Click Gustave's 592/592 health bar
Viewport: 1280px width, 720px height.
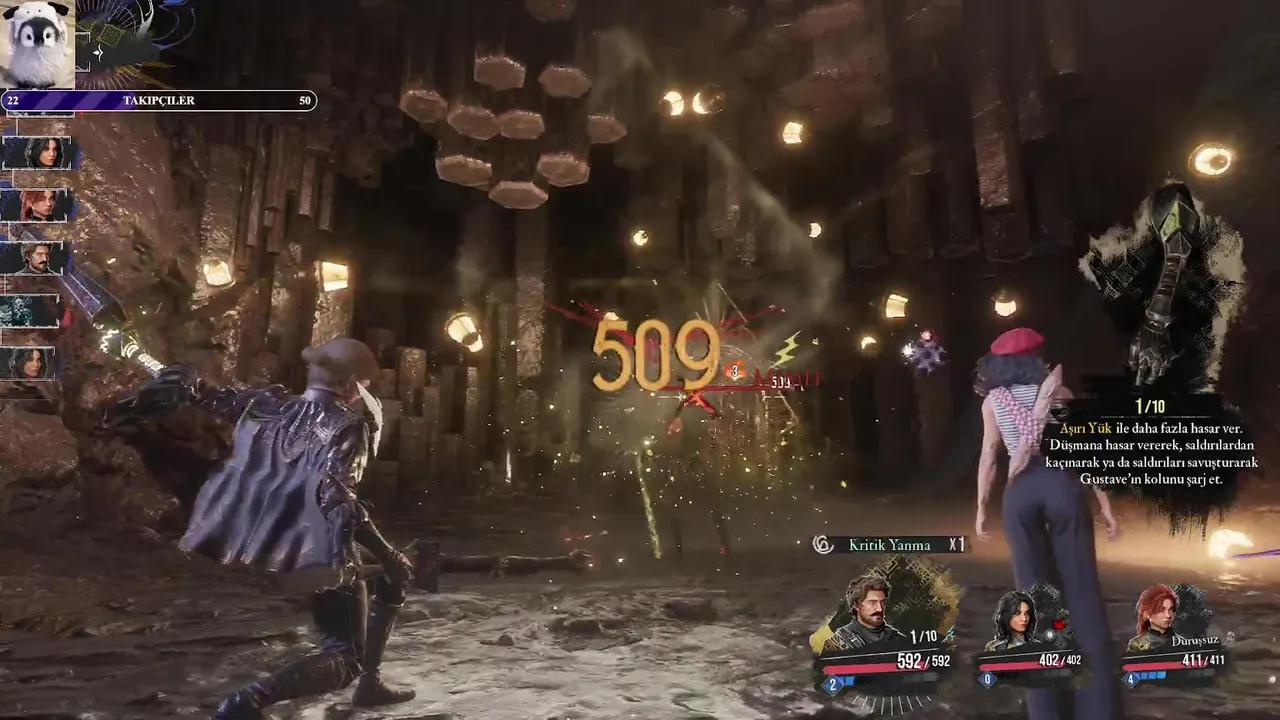(x=878, y=663)
